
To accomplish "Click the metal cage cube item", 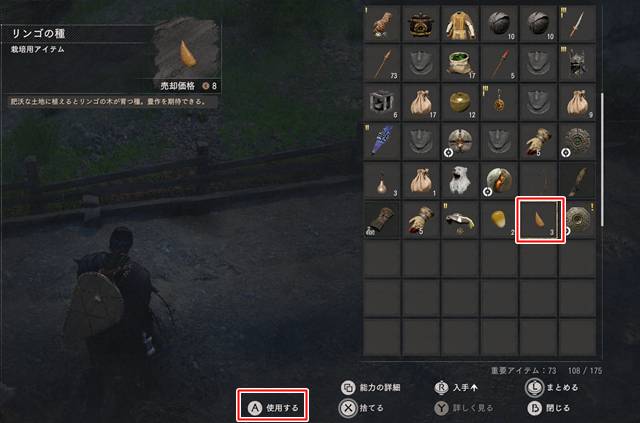I will click(x=381, y=101).
